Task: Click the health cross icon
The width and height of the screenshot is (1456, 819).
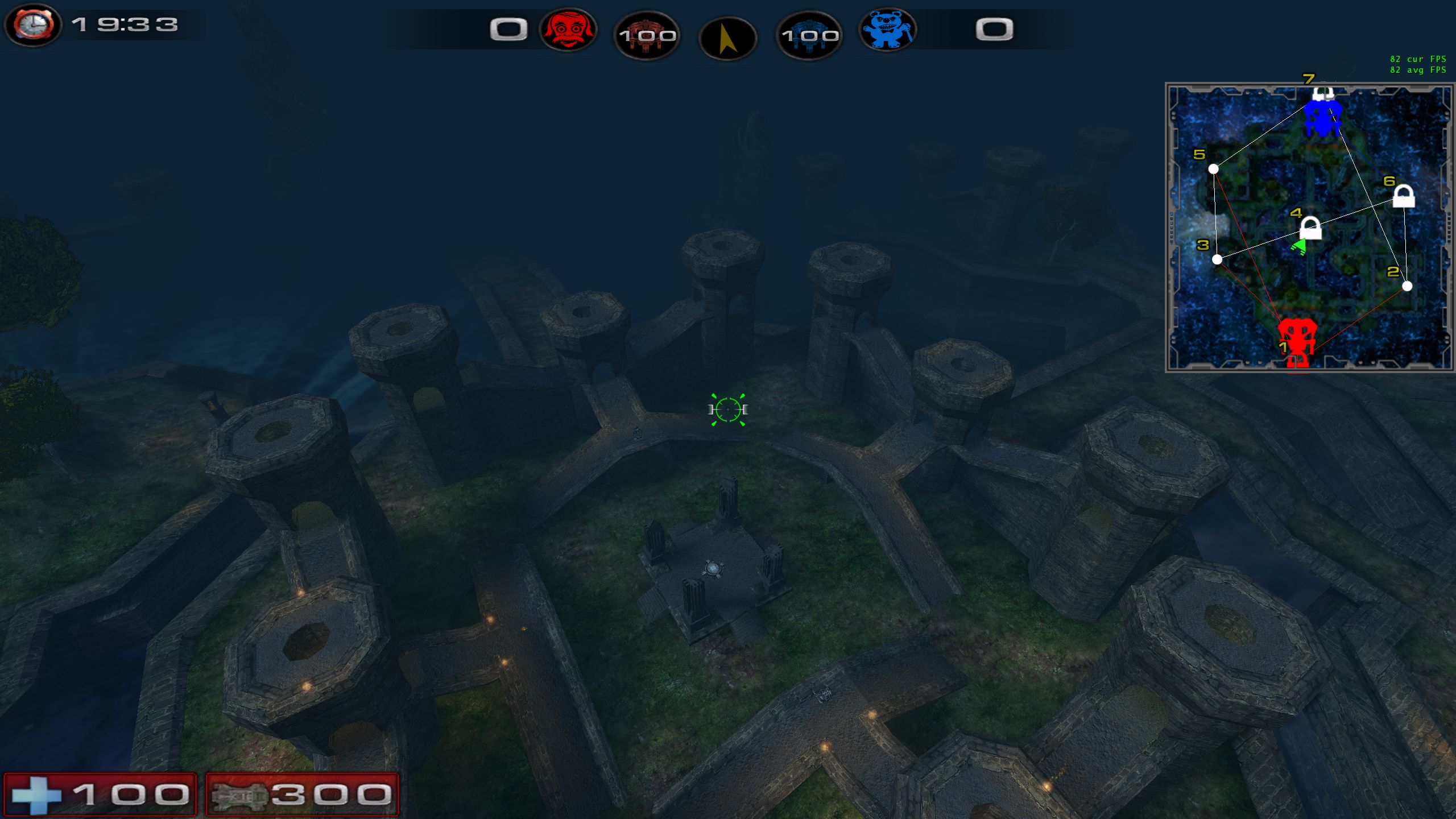Action: (x=36, y=795)
